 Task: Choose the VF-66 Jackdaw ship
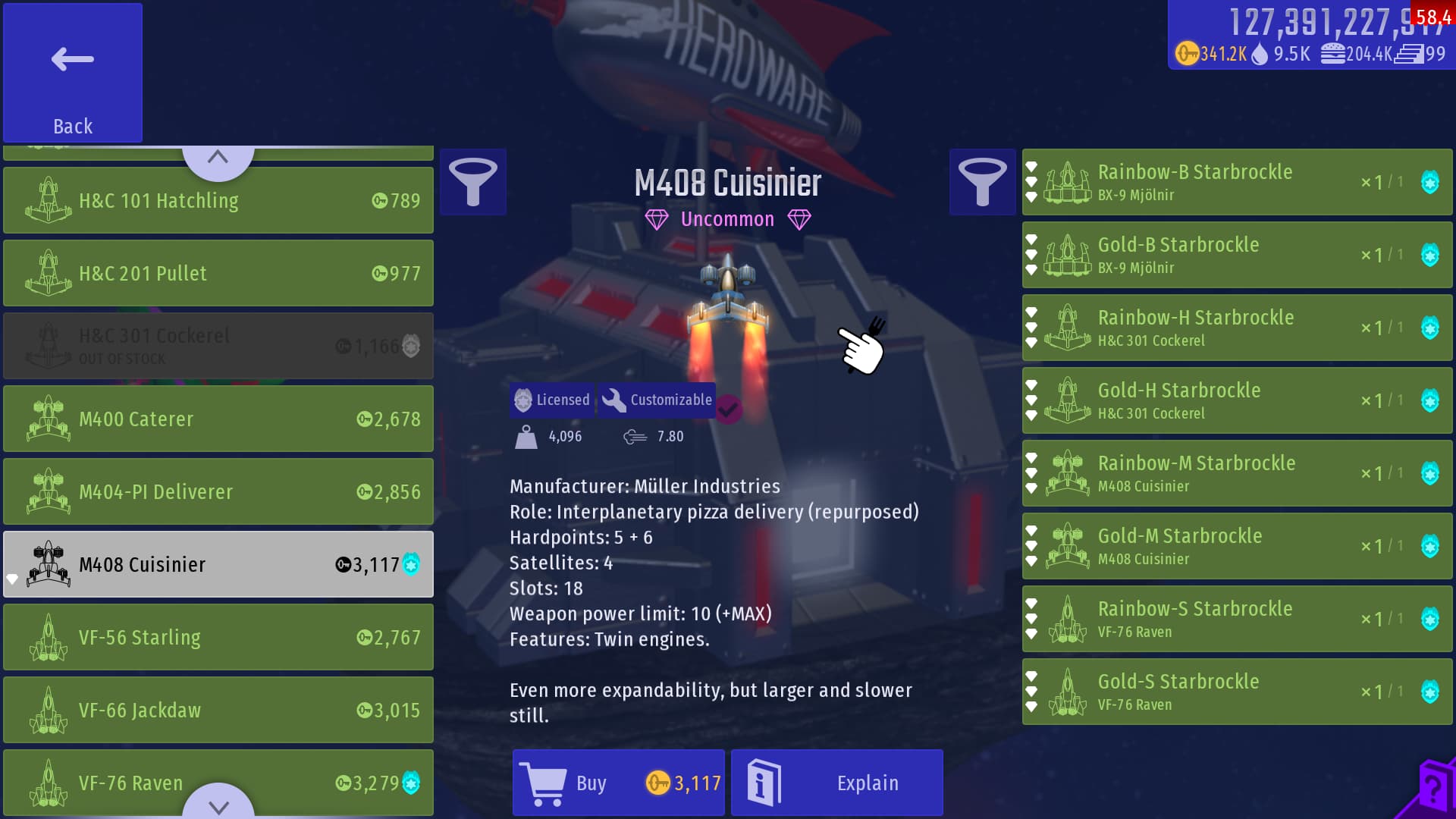218,710
